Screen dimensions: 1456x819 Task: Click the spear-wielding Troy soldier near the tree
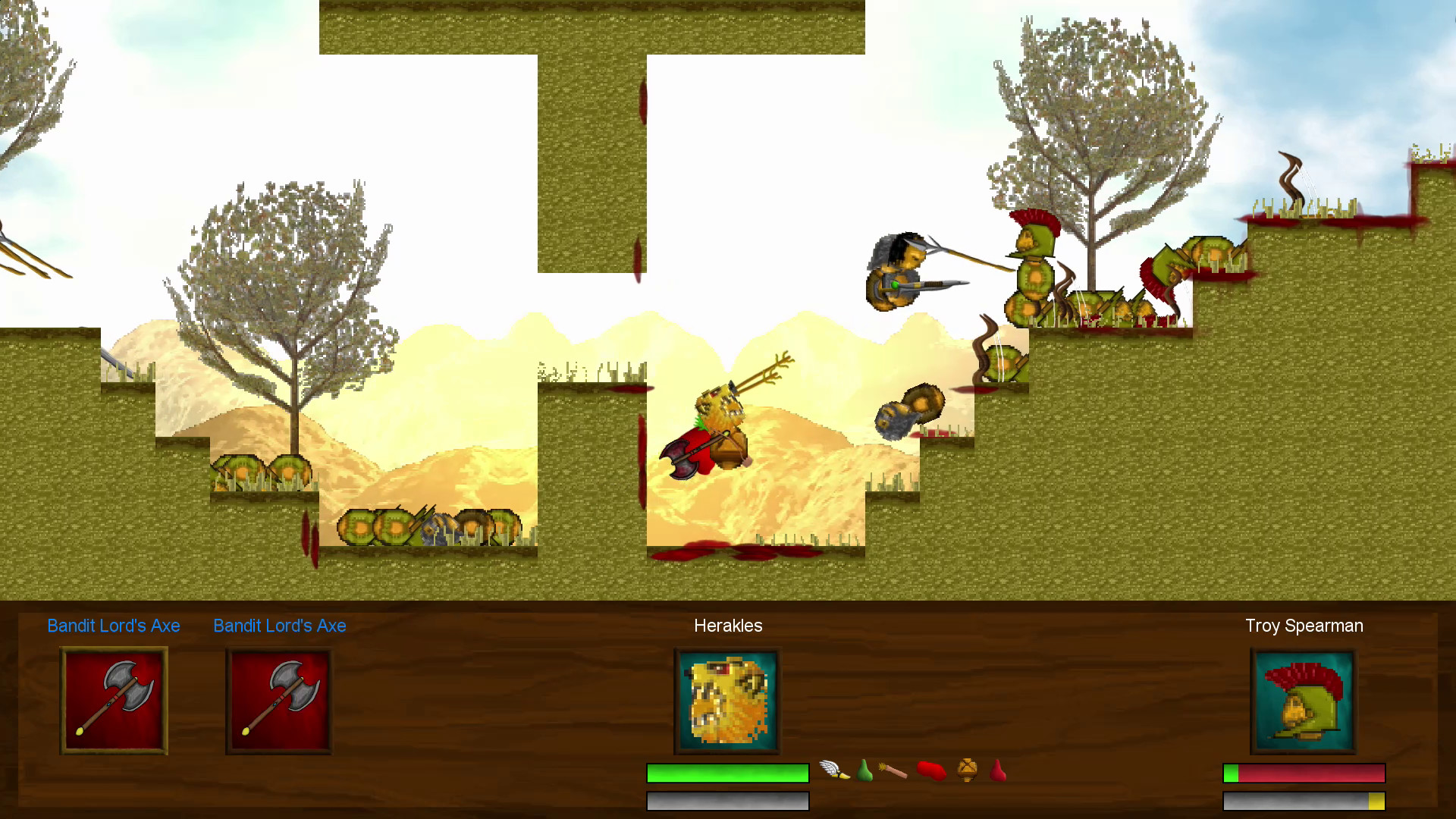pyautogui.click(x=1031, y=262)
